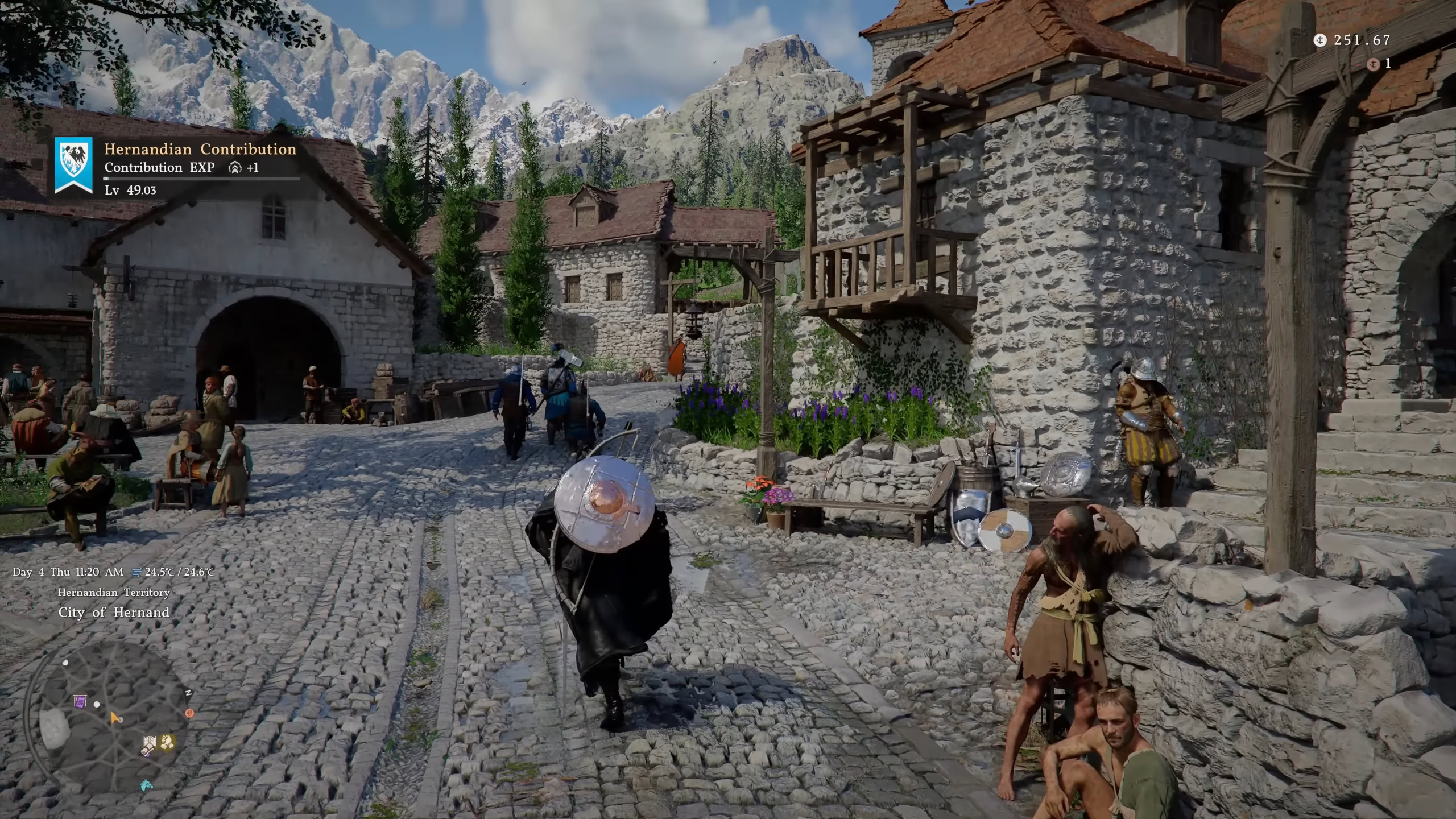1456x819 pixels.
Task: Click the handshake marker on the minimap
Action: point(167,741)
